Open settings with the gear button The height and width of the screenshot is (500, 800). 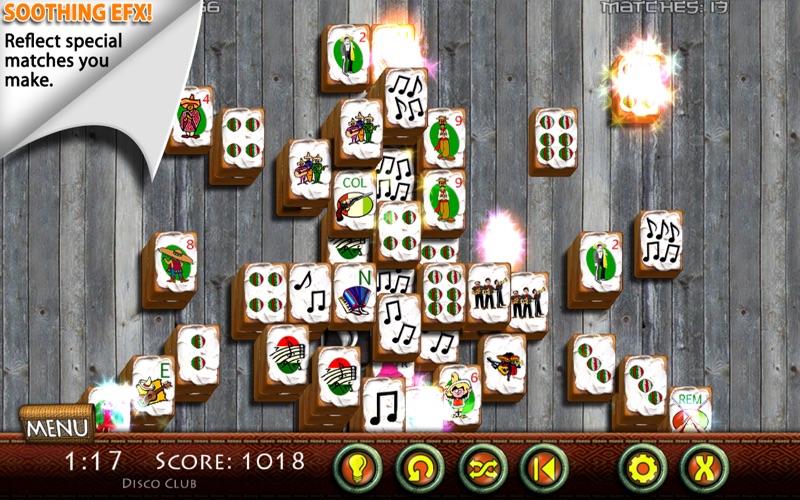click(x=641, y=465)
